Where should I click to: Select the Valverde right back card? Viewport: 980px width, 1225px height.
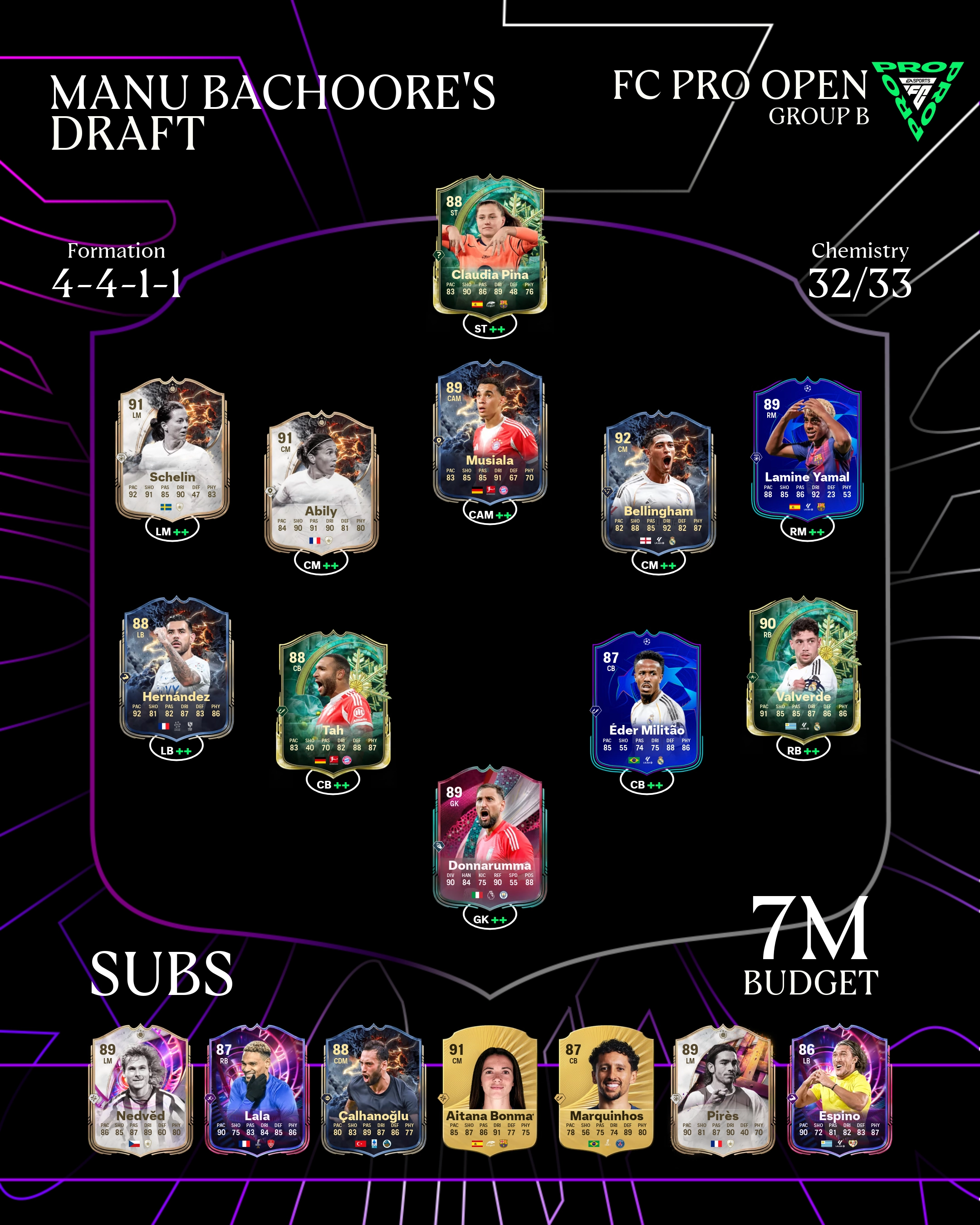(x=804, y=668)
